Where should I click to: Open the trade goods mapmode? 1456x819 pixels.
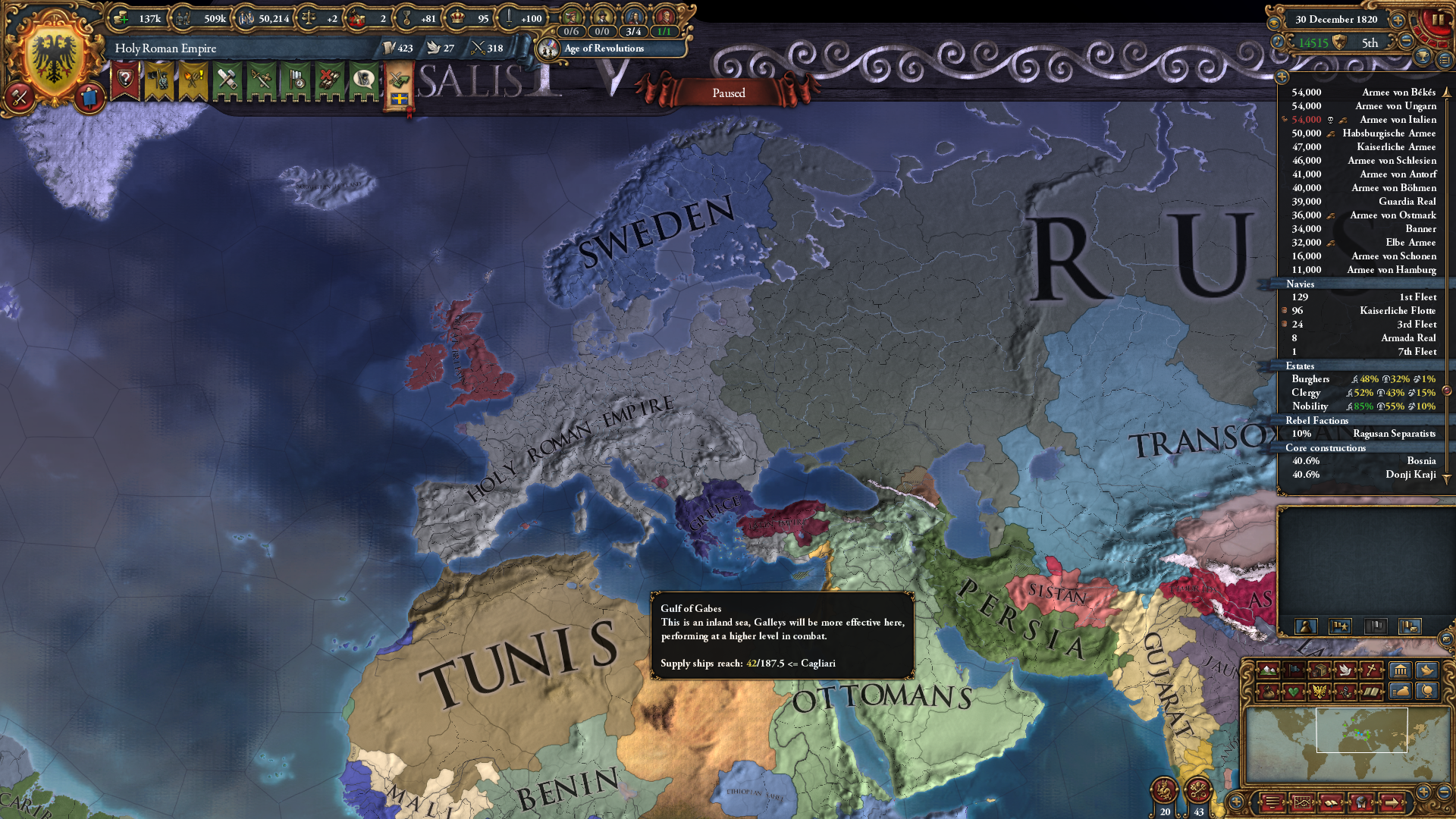pos(1319,670)
